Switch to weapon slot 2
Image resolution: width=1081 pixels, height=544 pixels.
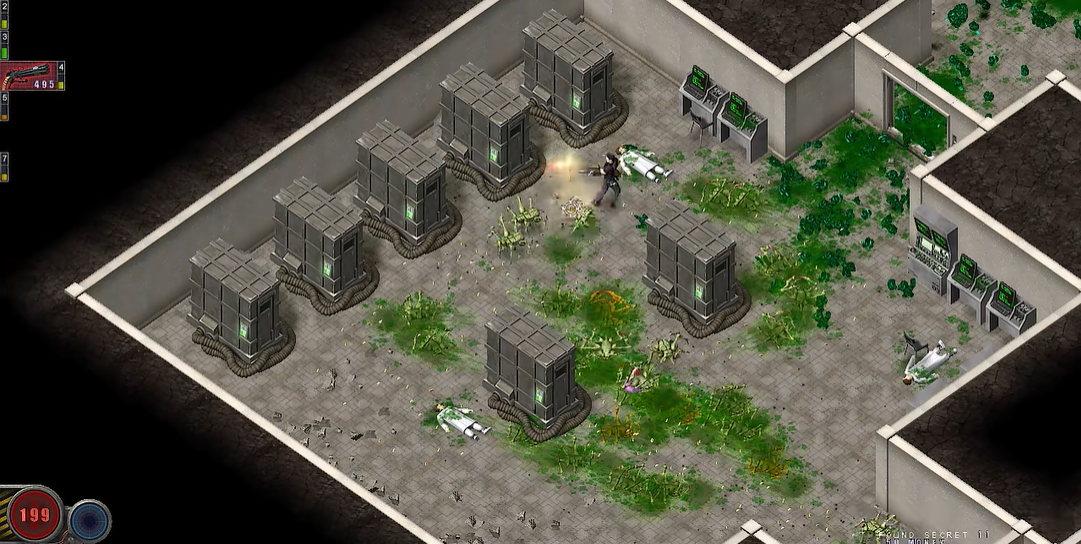point(5,12)
